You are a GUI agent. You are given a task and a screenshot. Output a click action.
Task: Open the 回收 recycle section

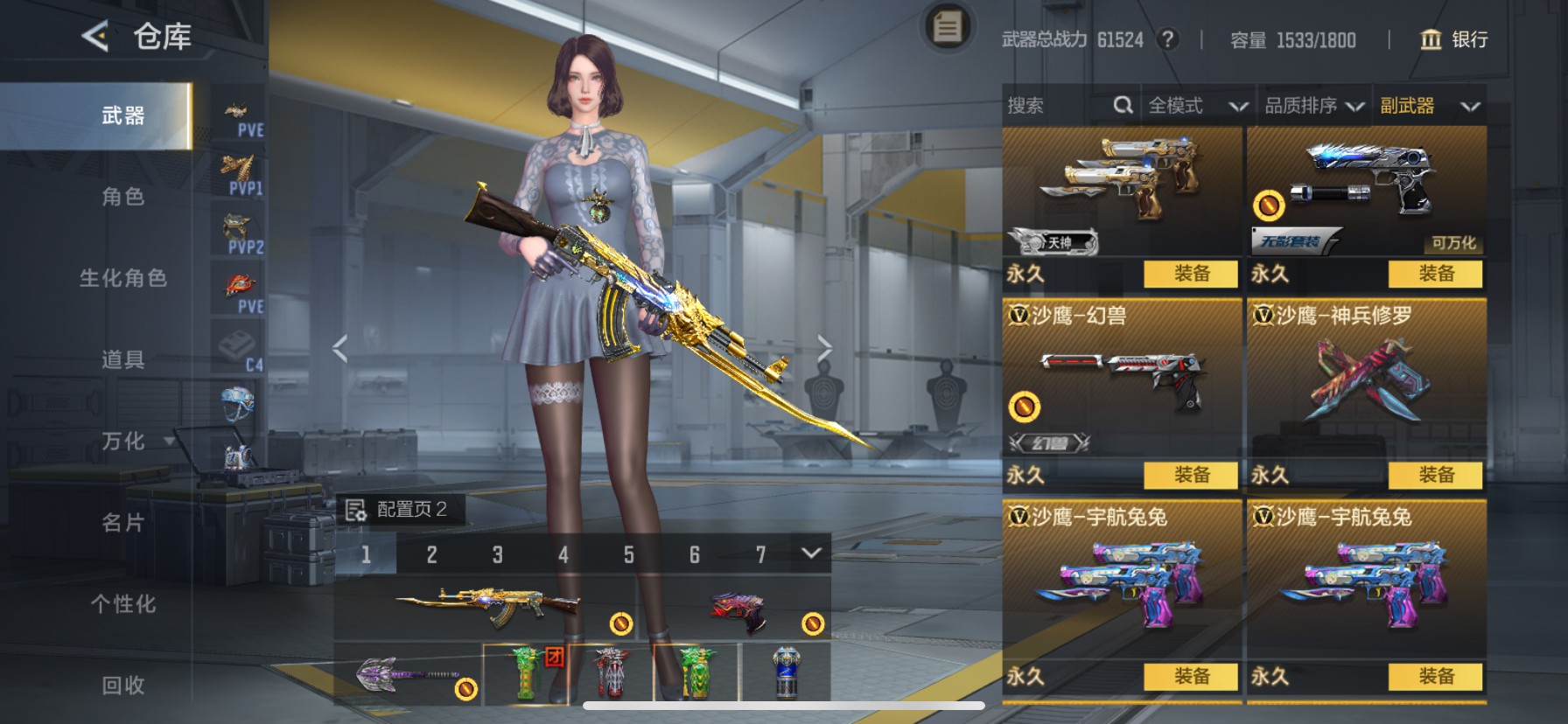[x=122, y=686]
